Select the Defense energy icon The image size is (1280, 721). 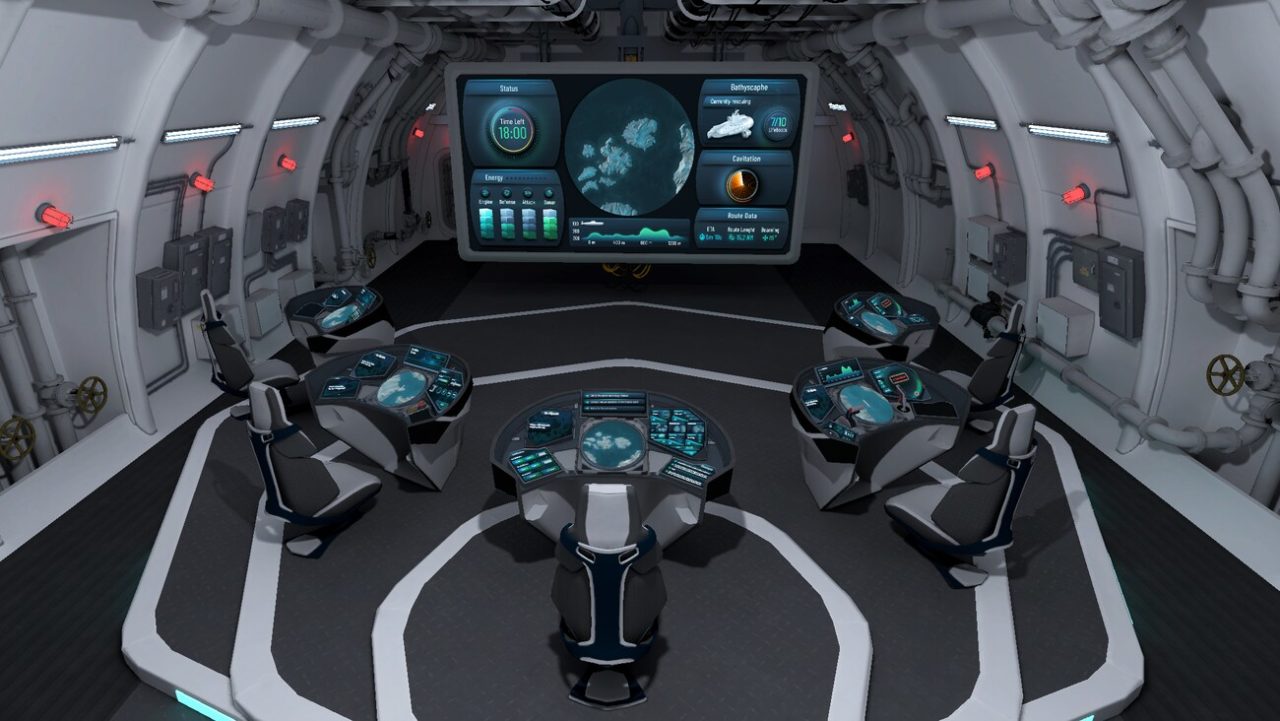click(507, 192)
